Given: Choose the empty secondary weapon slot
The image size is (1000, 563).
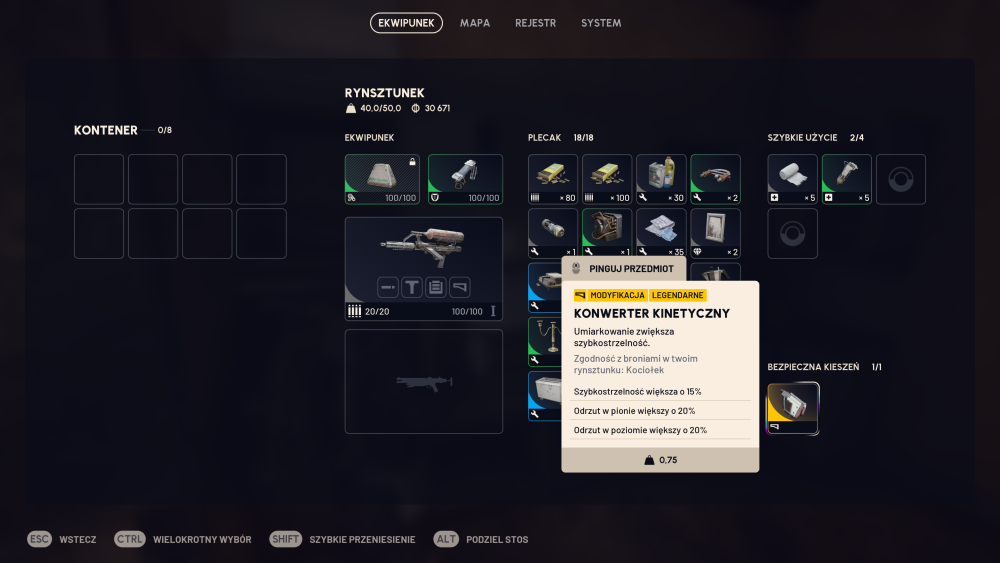Looking at the screenshot, I should click(x=424, y=382).
